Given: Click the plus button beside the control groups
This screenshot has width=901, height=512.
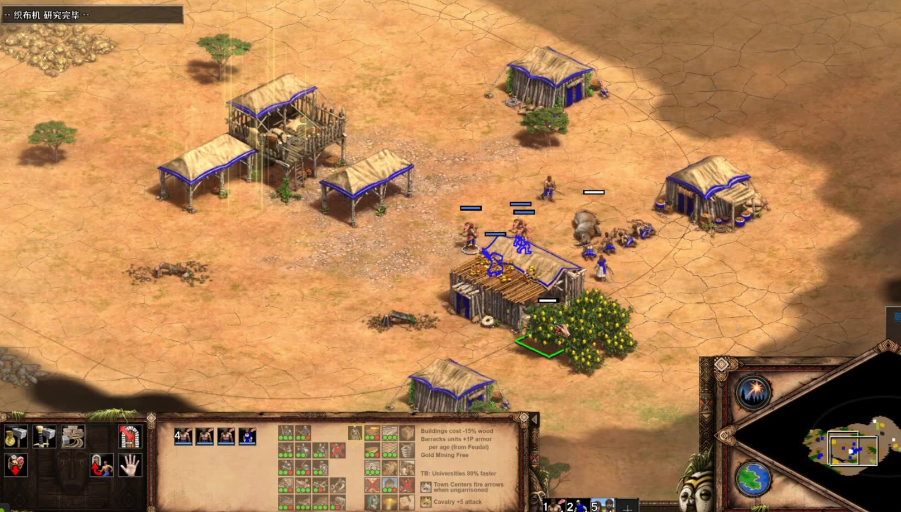Looking at the screenshot, I should click(627, 506).
